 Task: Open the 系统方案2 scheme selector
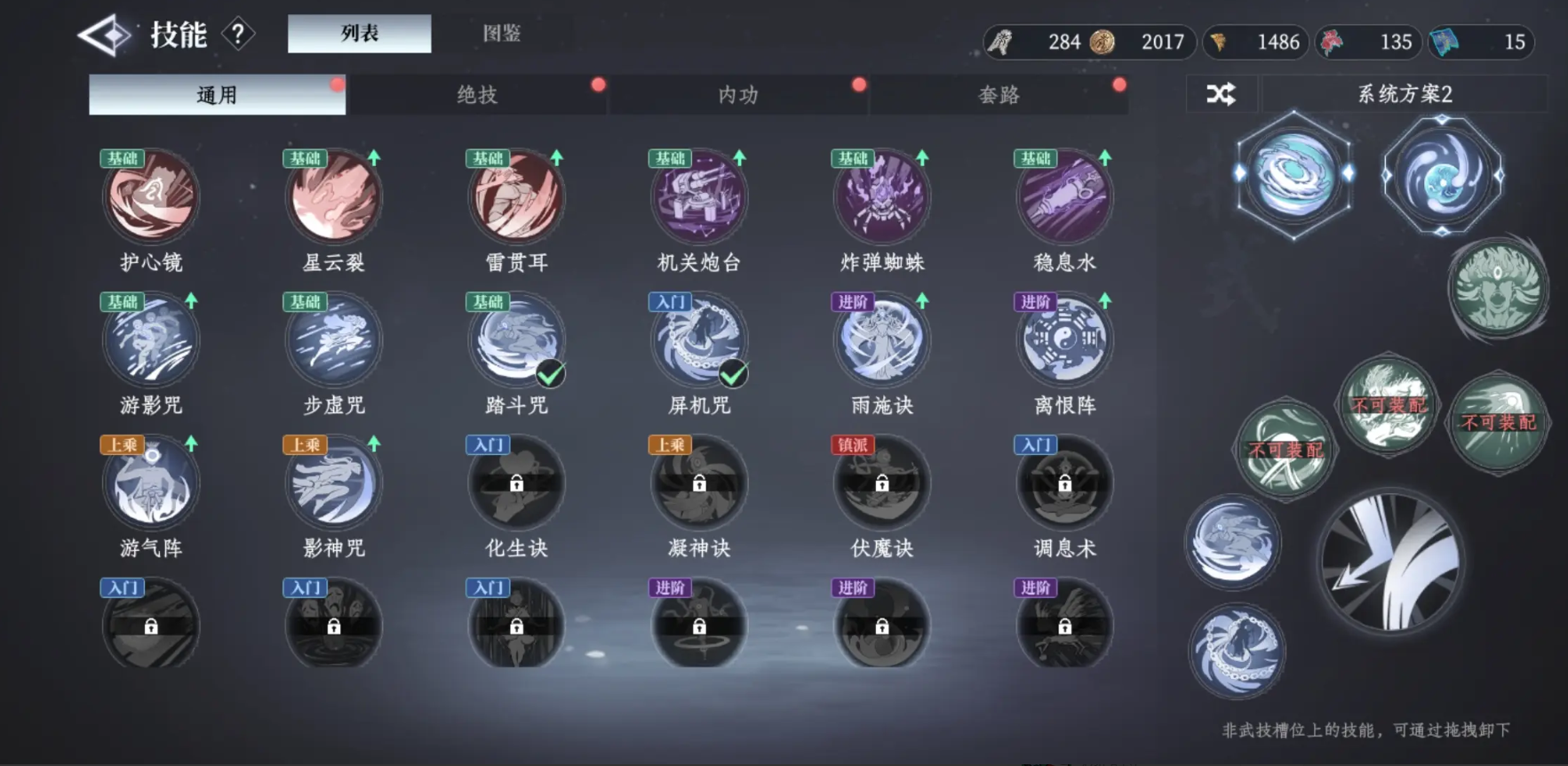pyautogui.click(x=1404, y=94)
